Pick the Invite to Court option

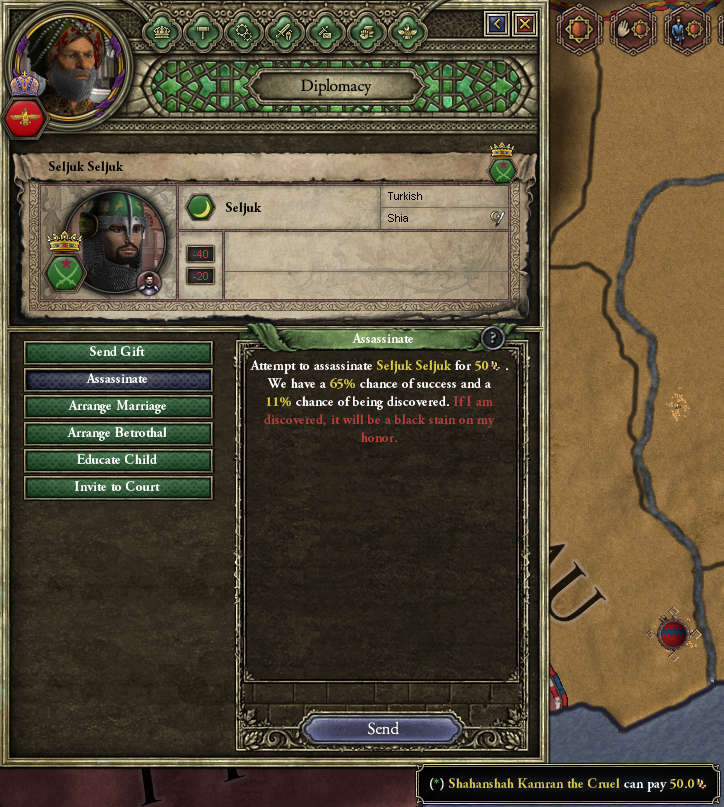click(118, 487)
